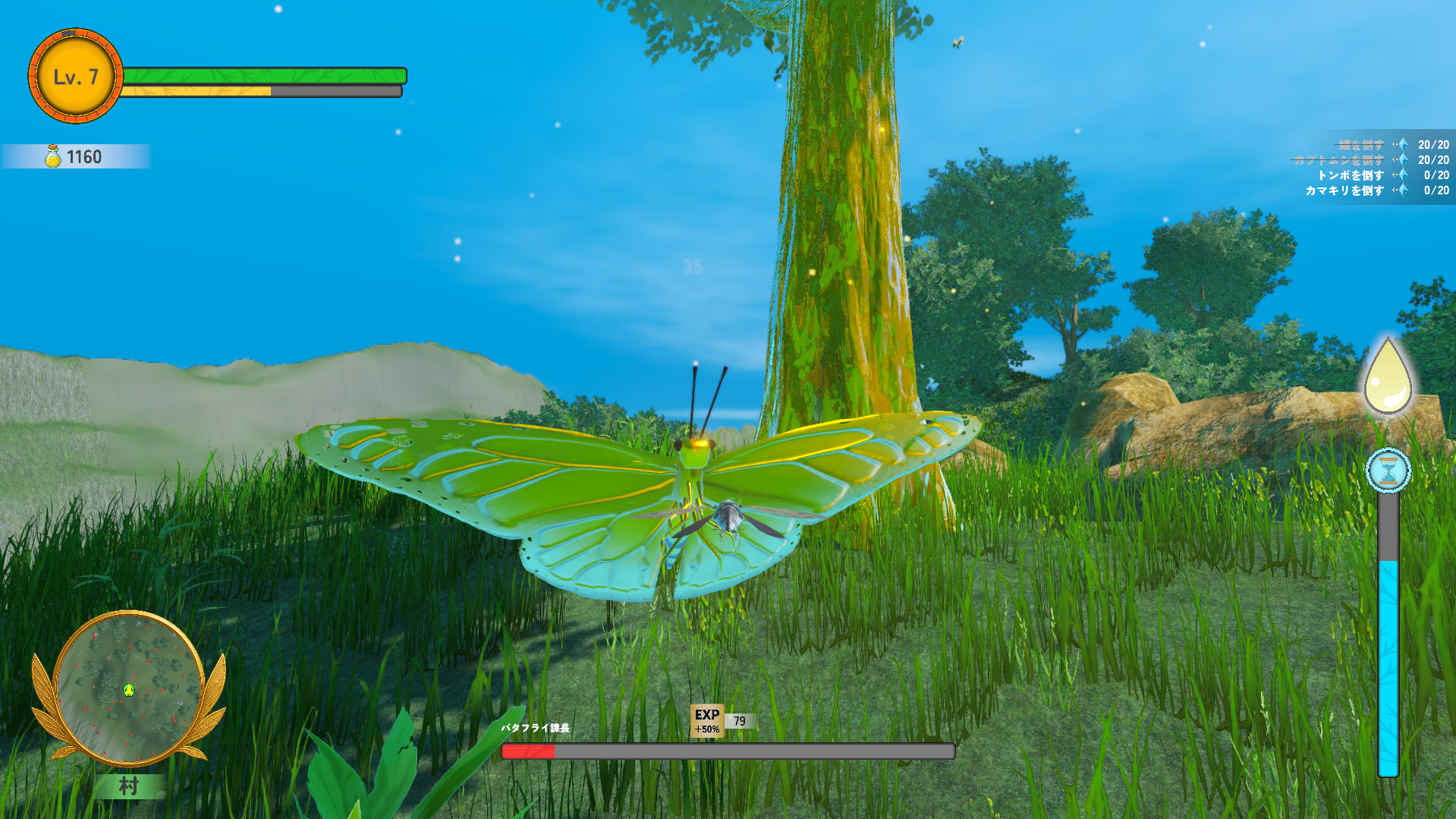Open the circular minimap
Screen dimensions: 1456x819
(128, 688)
